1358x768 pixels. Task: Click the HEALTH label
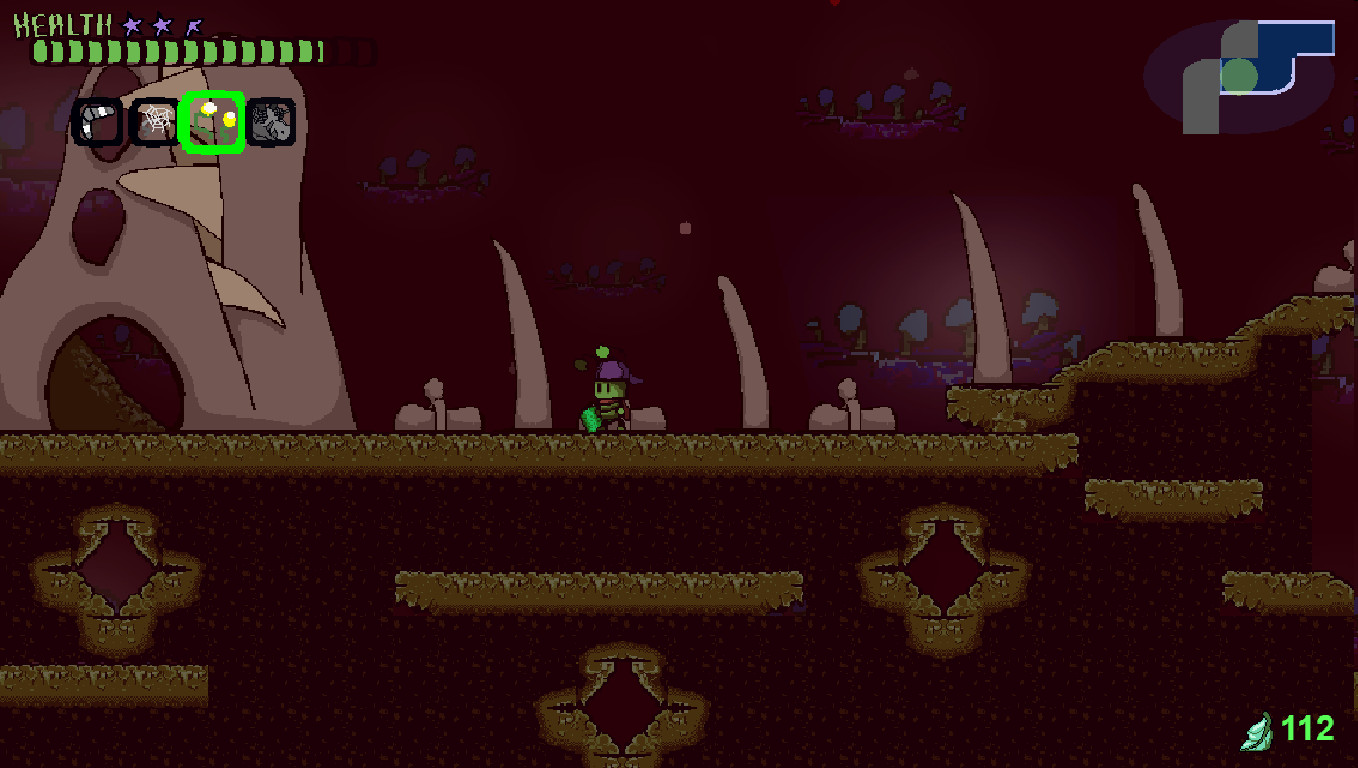60,25
